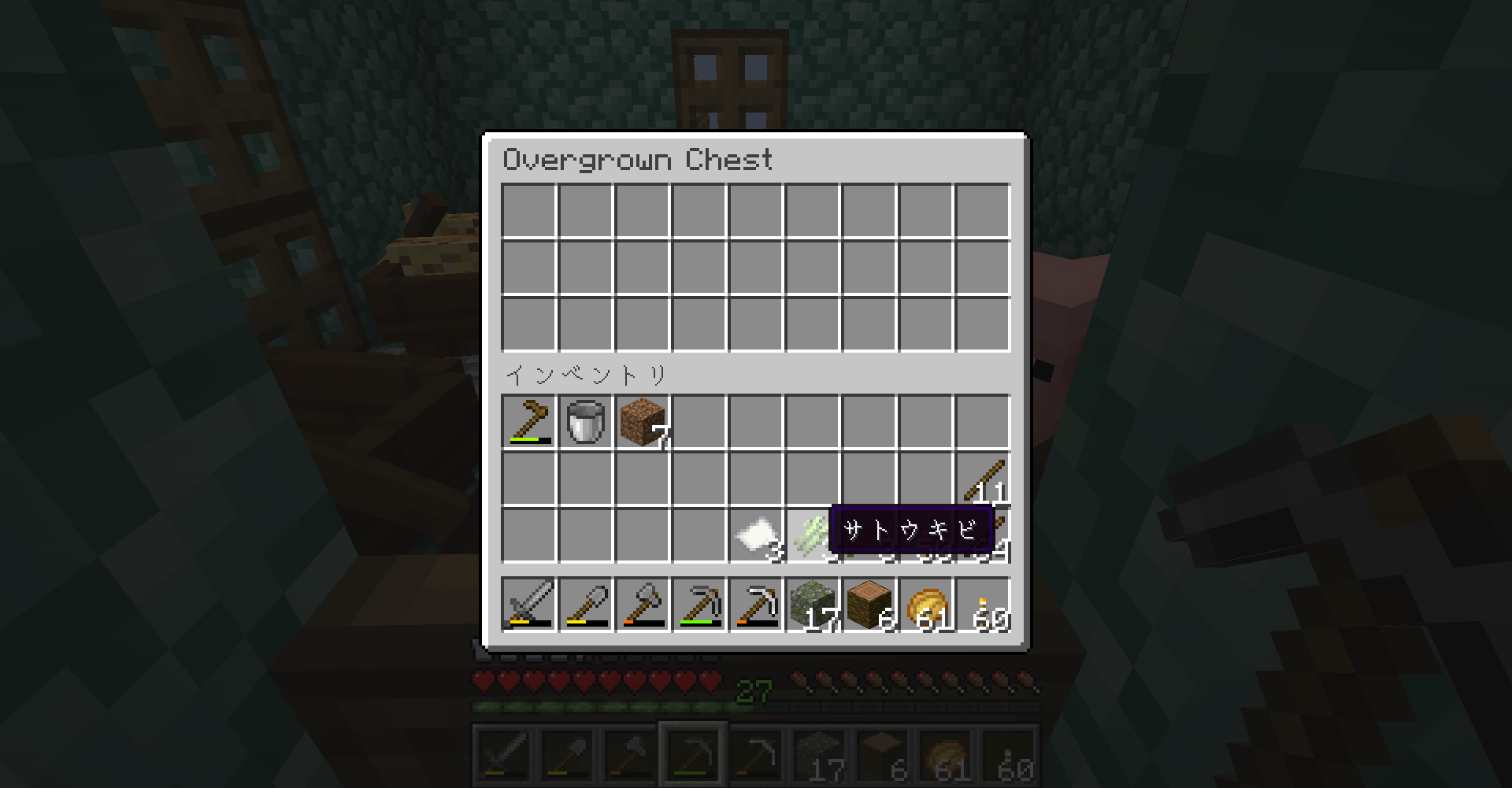The height and width of the screenshot is (788, 1512).
Task: Take the サトウキビ sugar cane stack
Action: coord(810,535)
